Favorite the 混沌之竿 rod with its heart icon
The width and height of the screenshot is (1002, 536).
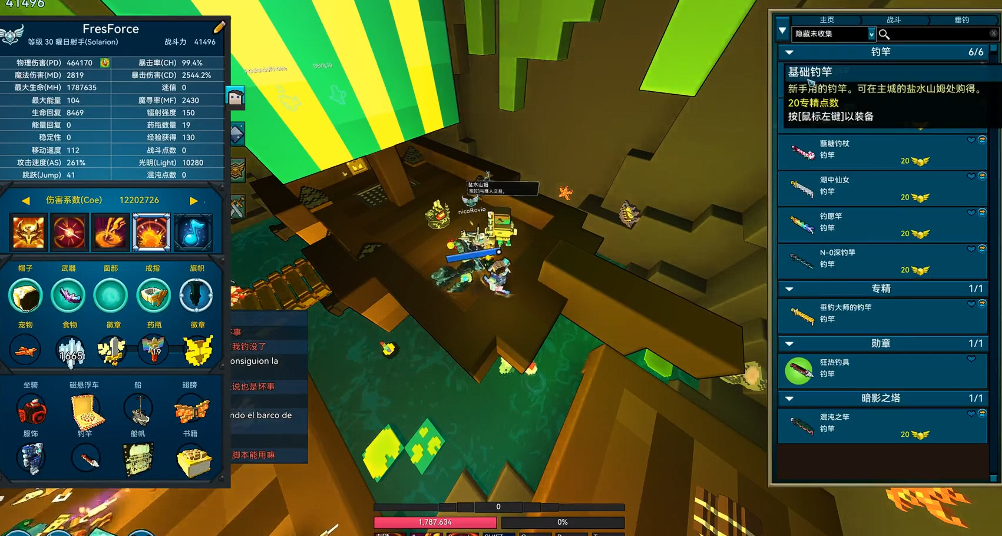970,415
